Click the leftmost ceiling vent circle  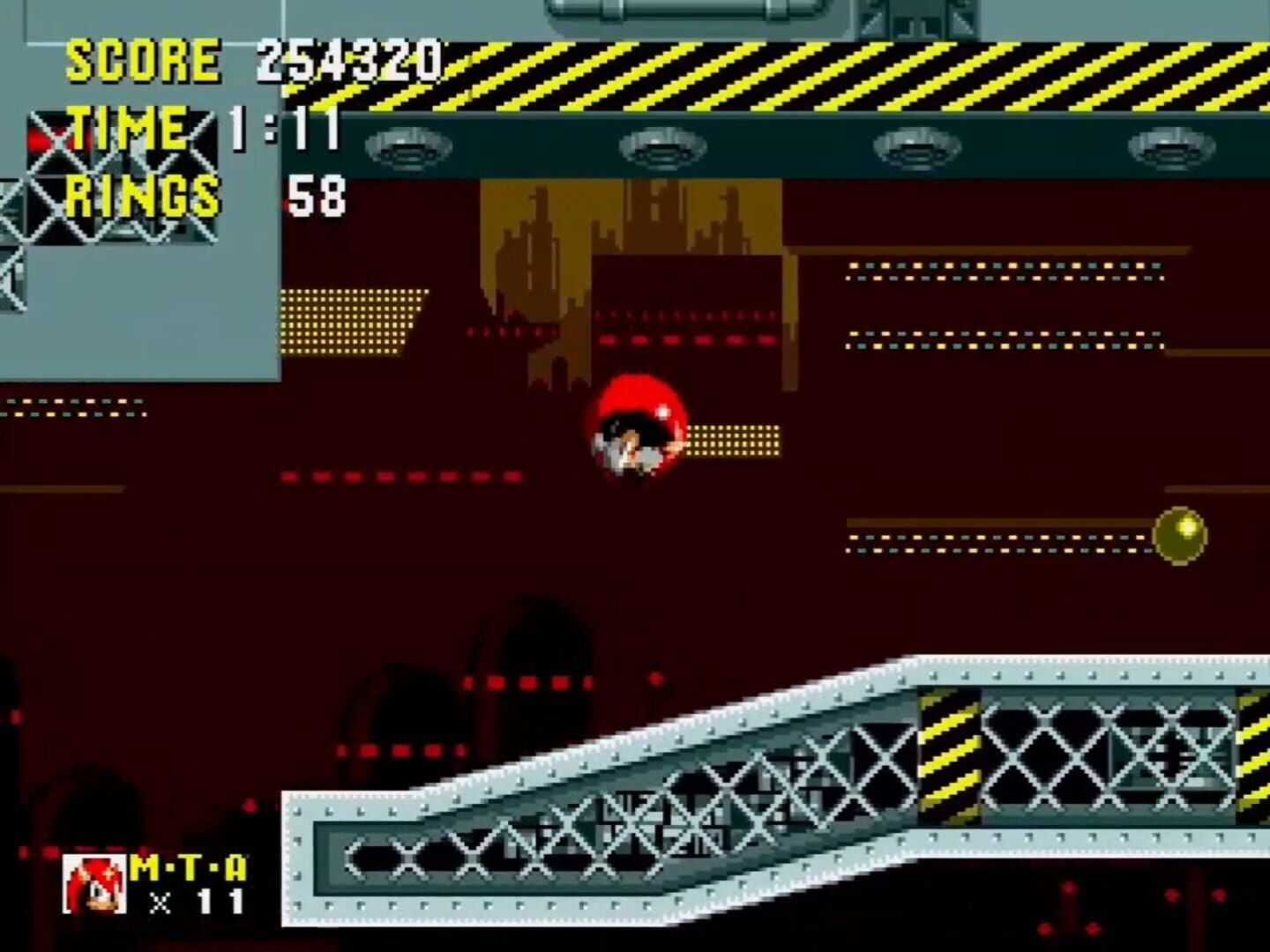click(x=408, y=148)
